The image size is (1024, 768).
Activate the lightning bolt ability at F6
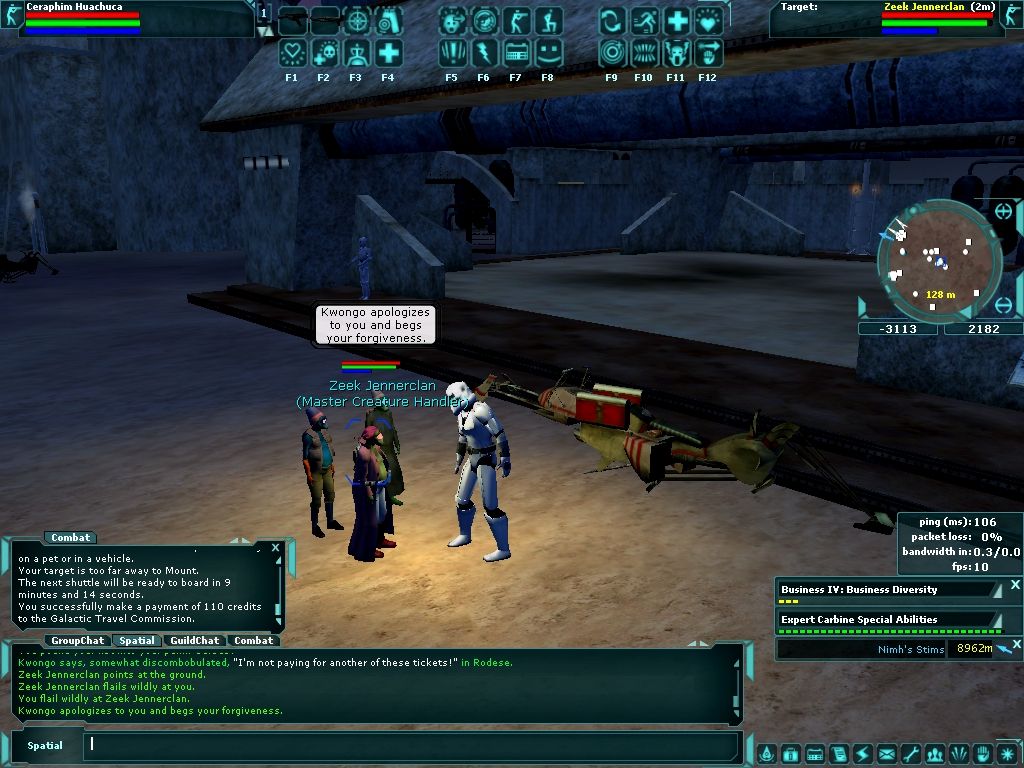click(x=484, y=53)
